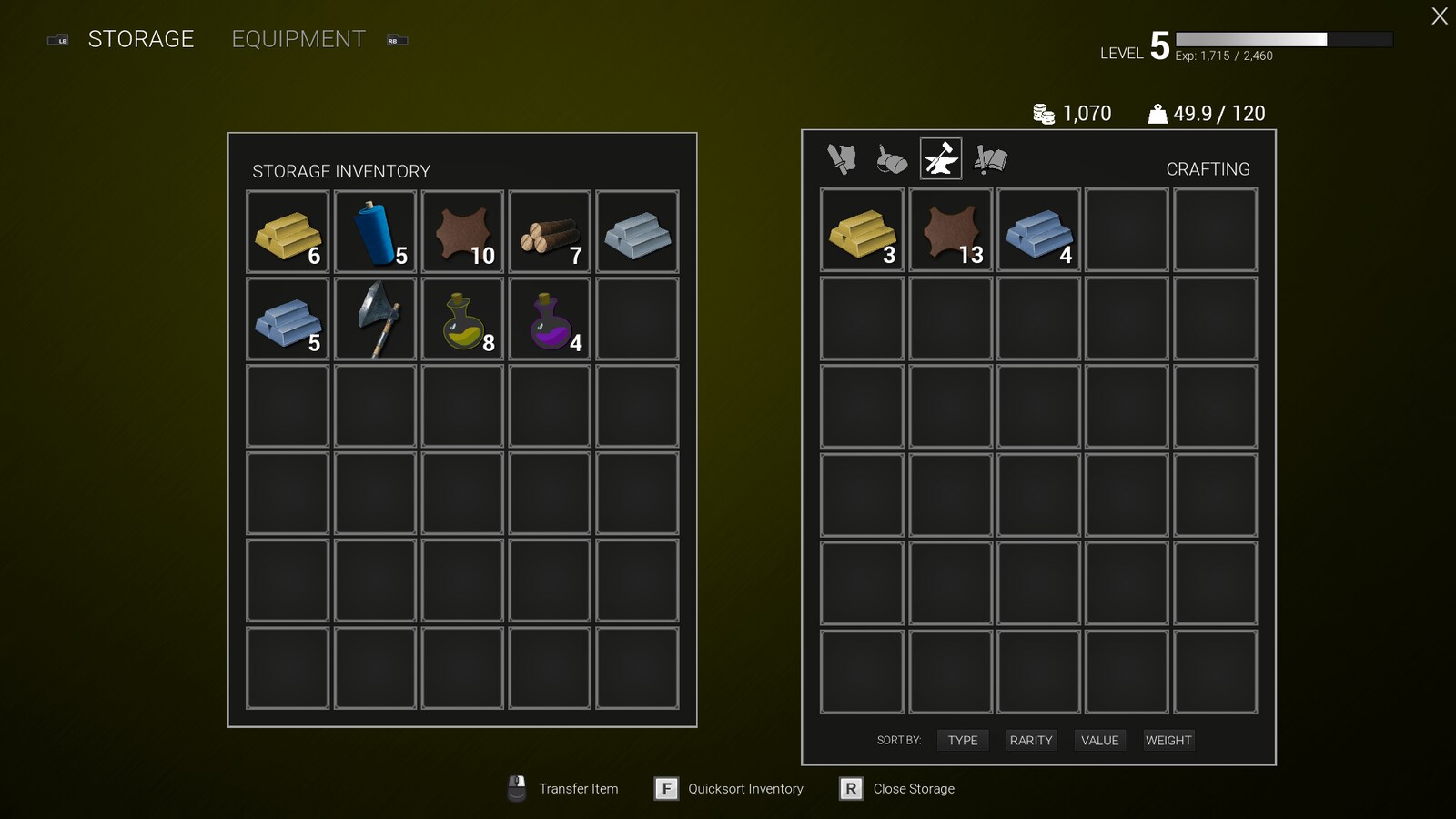
Task: Open the potions and books crafting category
Action: point(990,157)
